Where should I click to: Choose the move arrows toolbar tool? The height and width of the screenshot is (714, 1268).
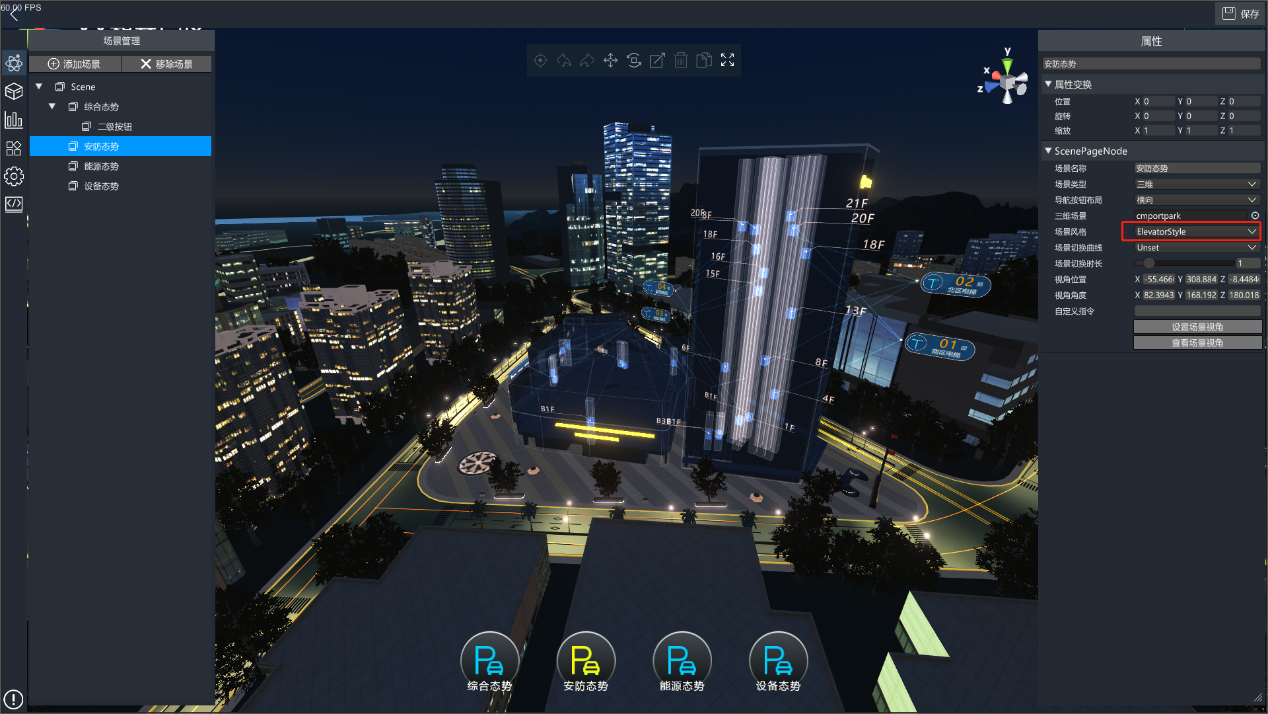click(x=610, y=60)
